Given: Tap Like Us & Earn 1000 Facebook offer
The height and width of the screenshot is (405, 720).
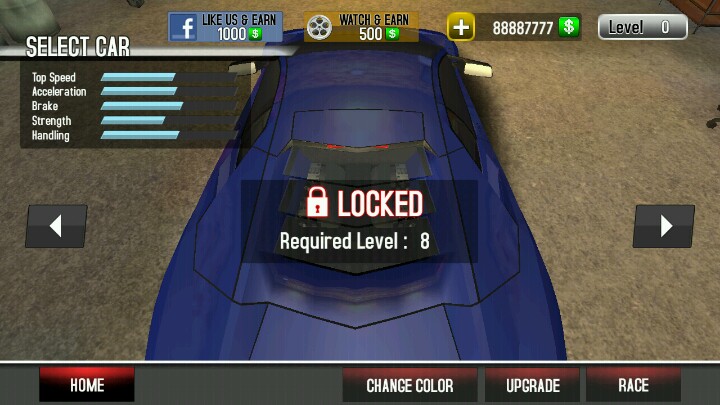Looking at the screenshot, I should click(225, 26).
